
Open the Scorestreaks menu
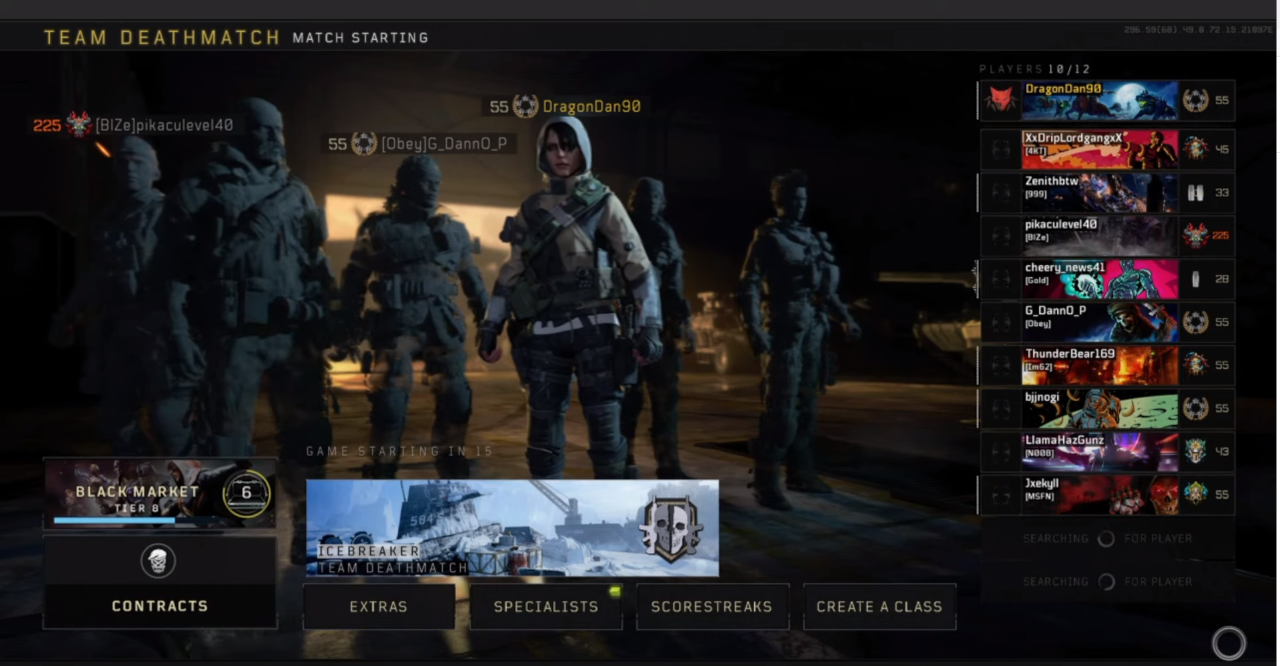click(712, 607)
